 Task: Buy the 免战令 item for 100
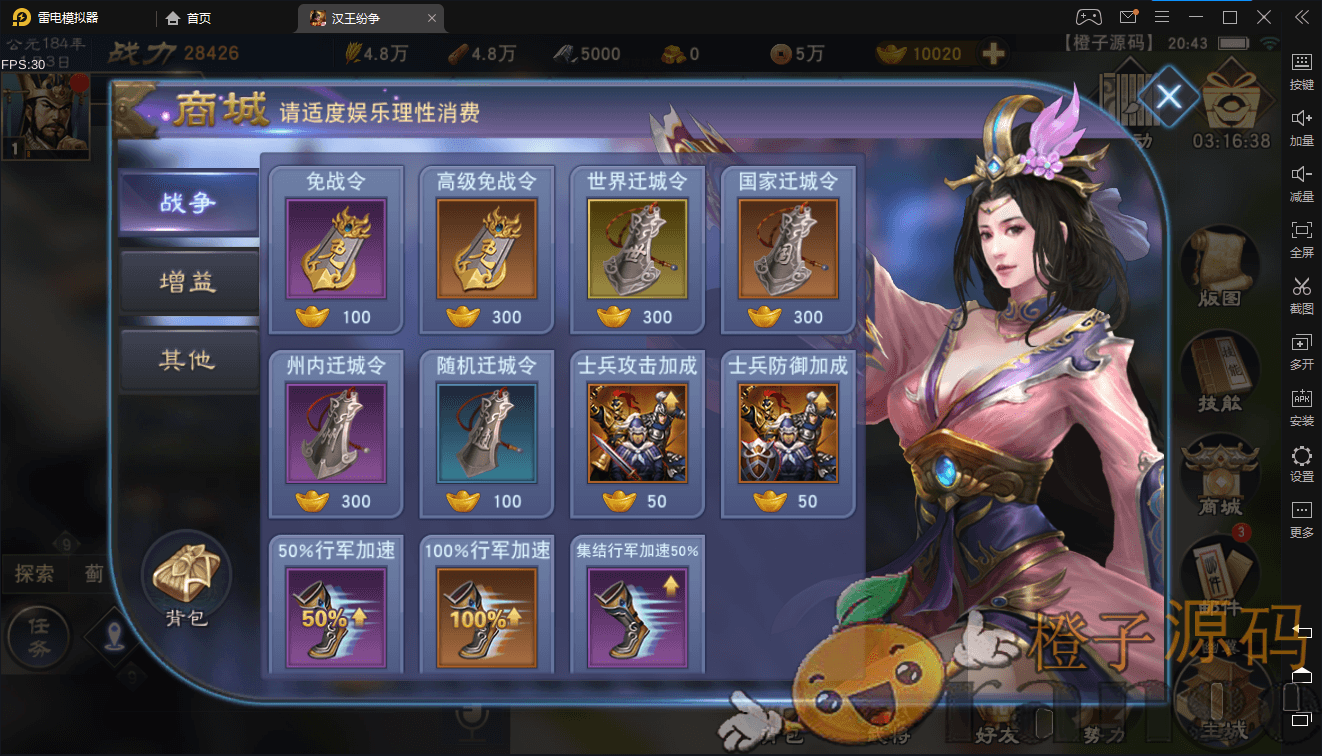tap(336, 249)
